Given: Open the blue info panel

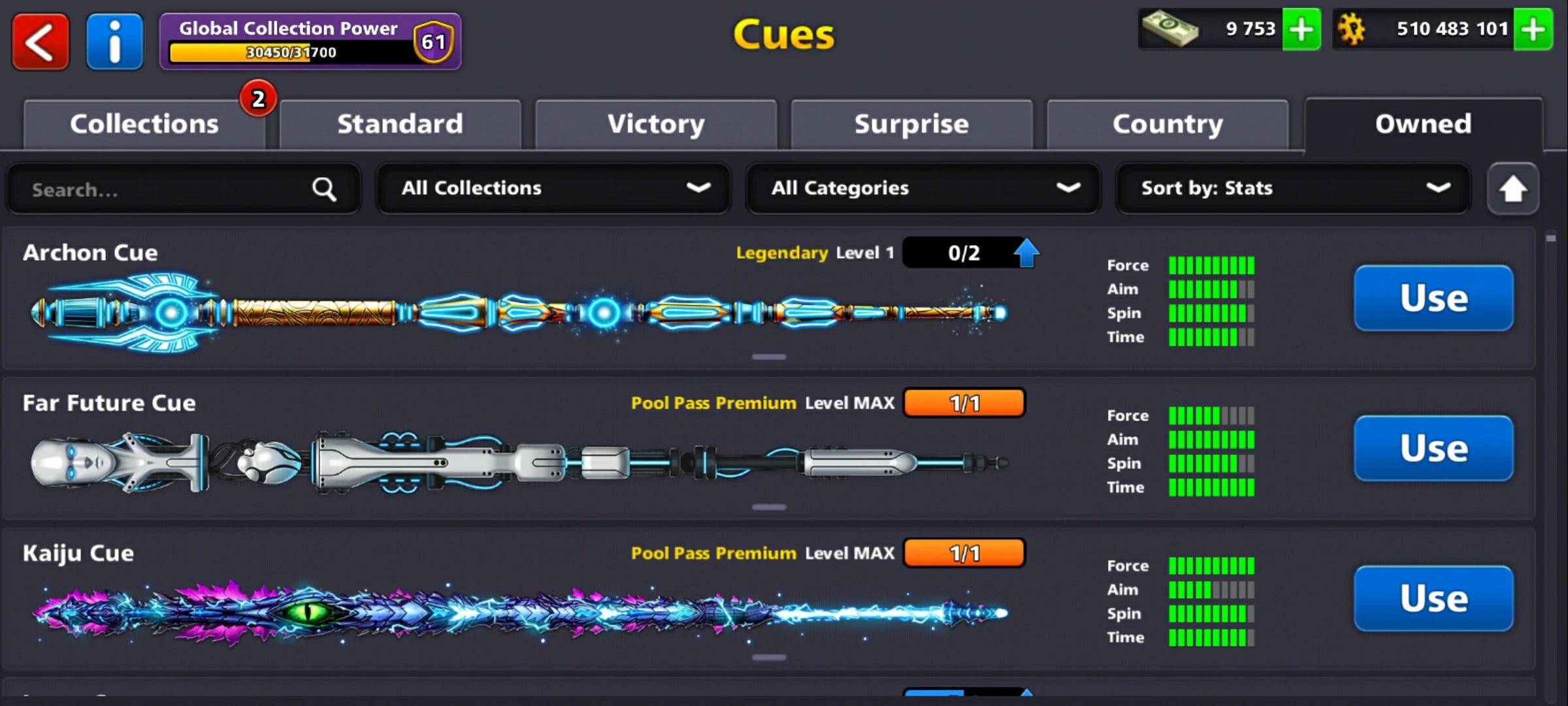Looking at the screenshot, I should (114, 41).
